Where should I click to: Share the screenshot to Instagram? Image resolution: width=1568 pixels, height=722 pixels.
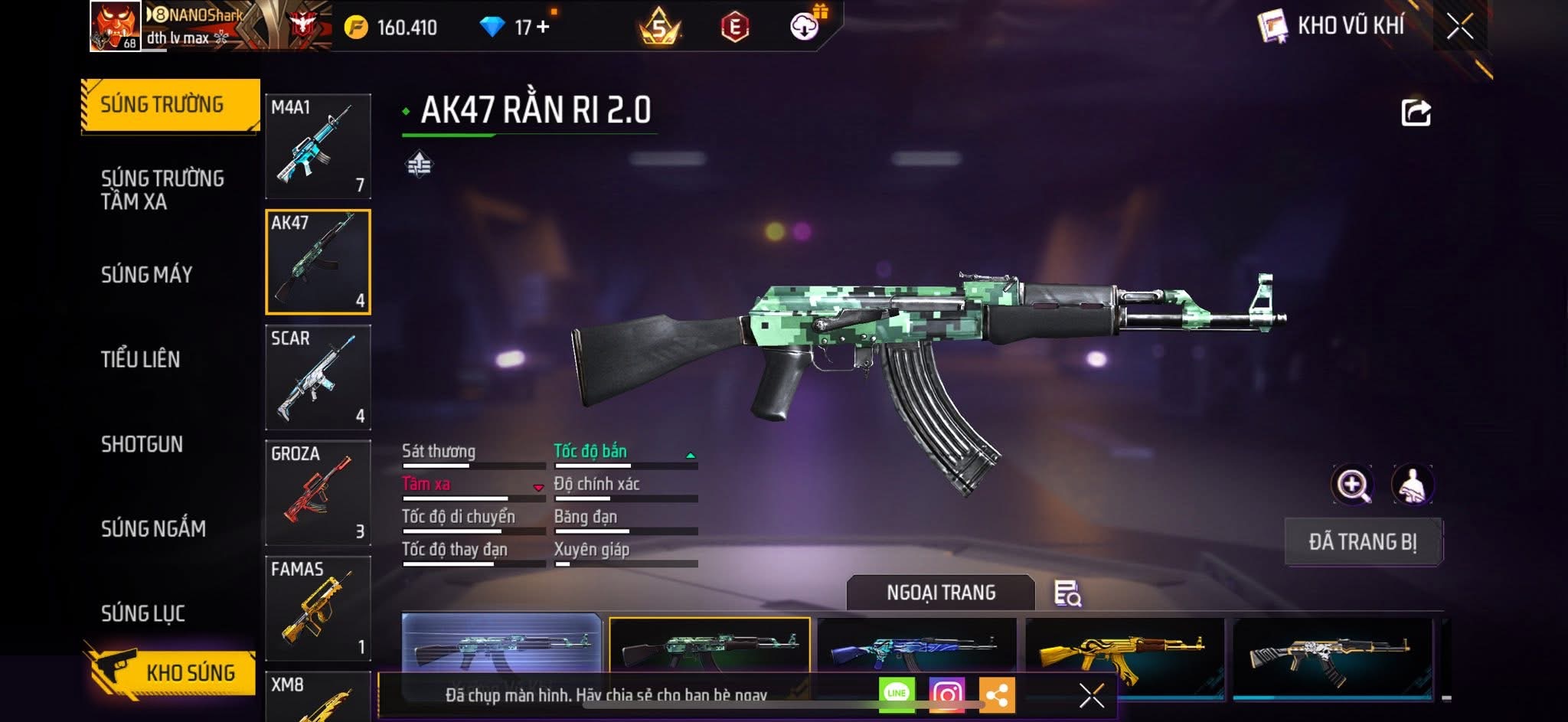[x=947, y=694]
